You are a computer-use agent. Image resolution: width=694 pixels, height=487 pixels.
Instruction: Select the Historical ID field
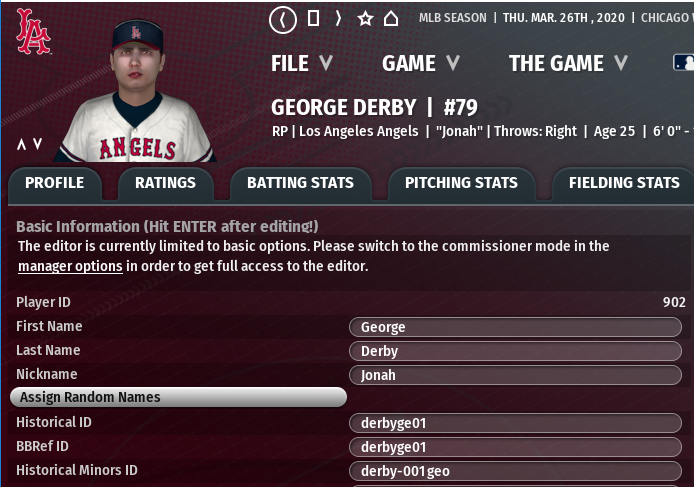[x=515, y=423]
